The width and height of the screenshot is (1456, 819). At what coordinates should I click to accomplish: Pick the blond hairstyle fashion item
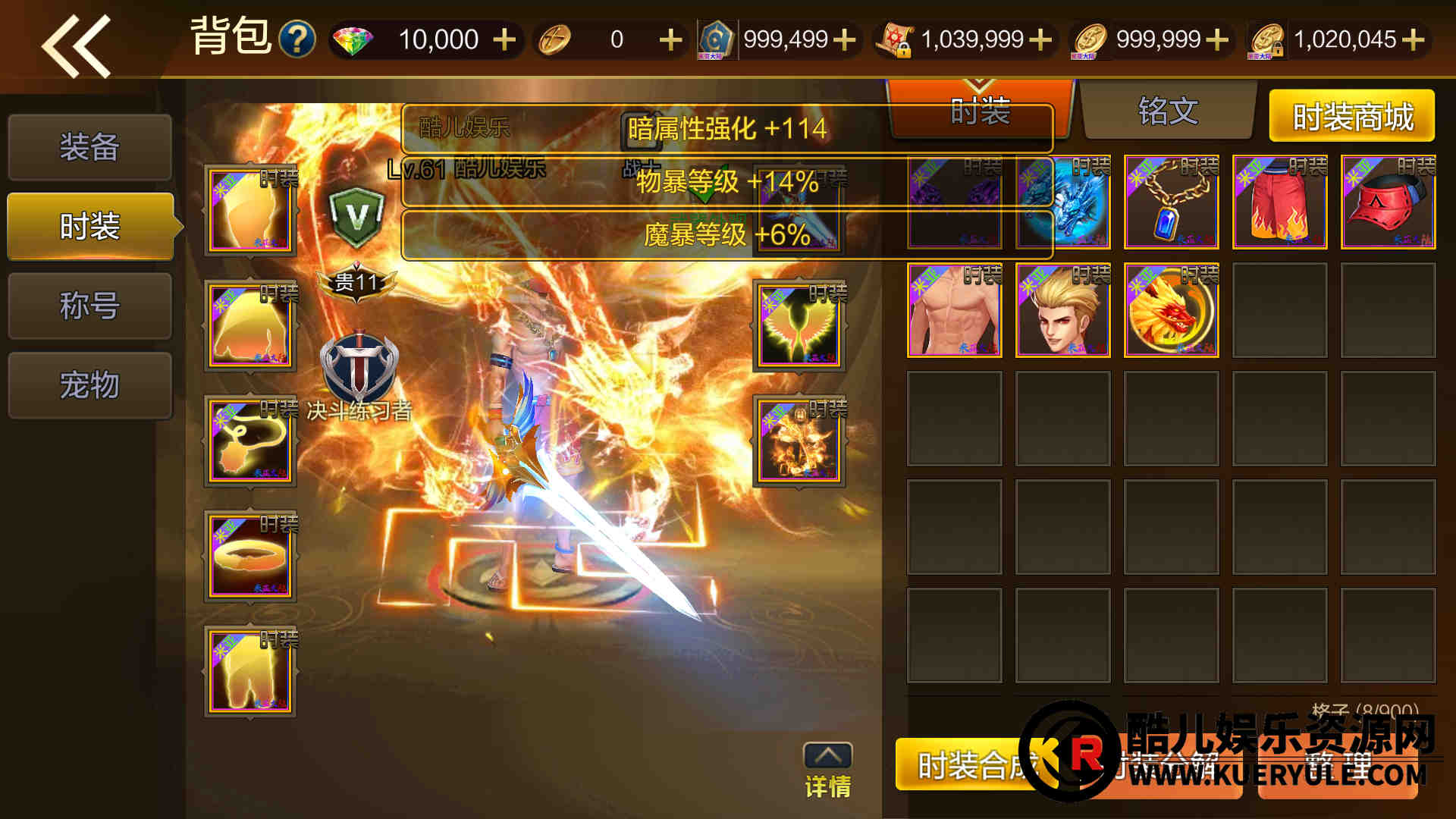[x=1062, y=311]
